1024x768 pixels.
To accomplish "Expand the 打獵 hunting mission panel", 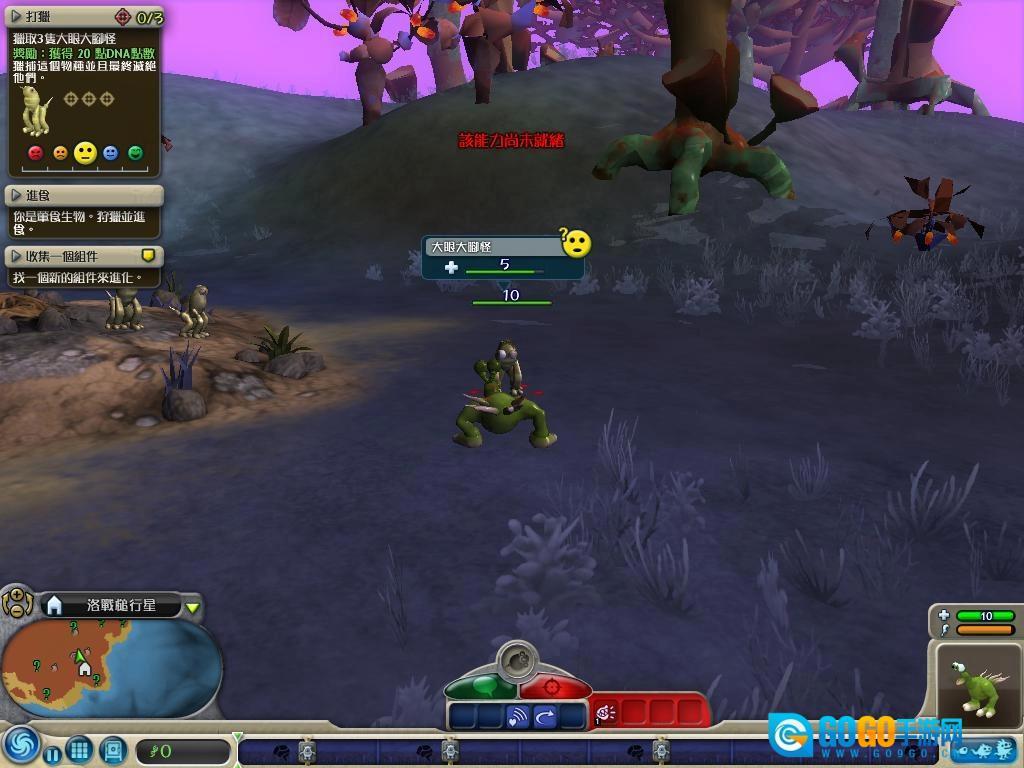I will pyautogui.click(x=15, y=17).
